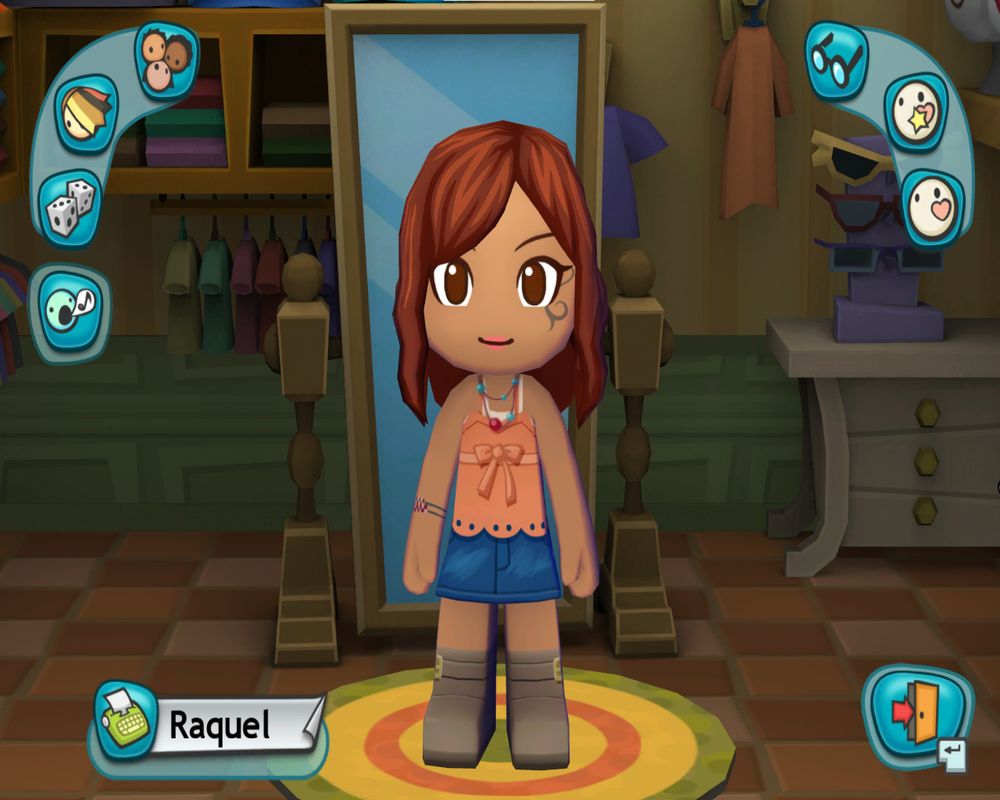Image resolution: width=1000 pixels, height=800 pixels.
Task: Choose the hairstyle customization icon
Action: (x=85, y=113)
